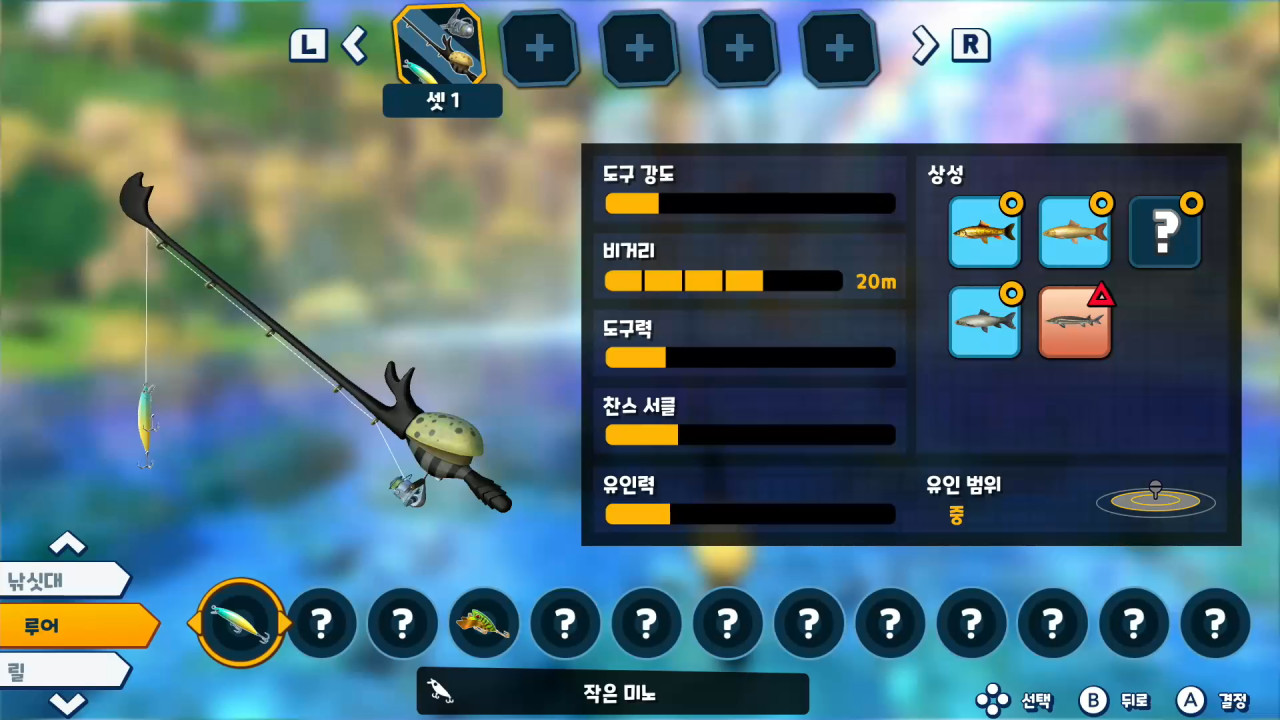This screenshot has height=720, width=1280.
Task: Click the right chevron before the R button
Action: (x=925, y=46)
